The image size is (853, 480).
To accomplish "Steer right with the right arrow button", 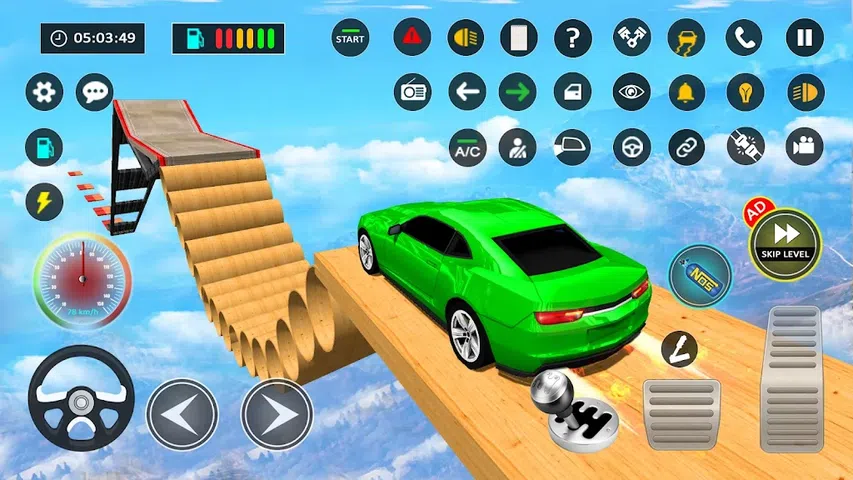I will click(x=277, y=413).
